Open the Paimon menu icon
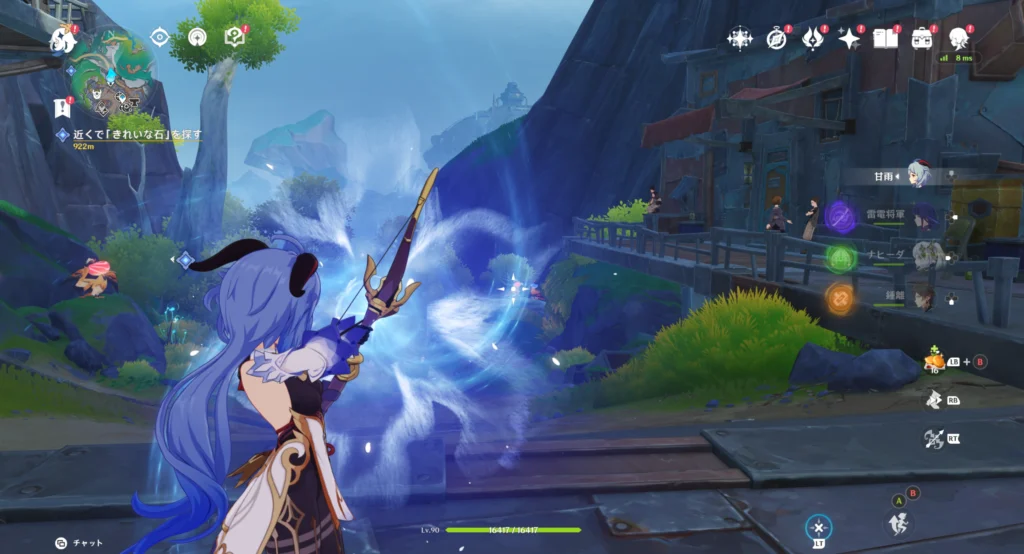The width and height of the screenshot is (1024, 554). pos(63,40)
